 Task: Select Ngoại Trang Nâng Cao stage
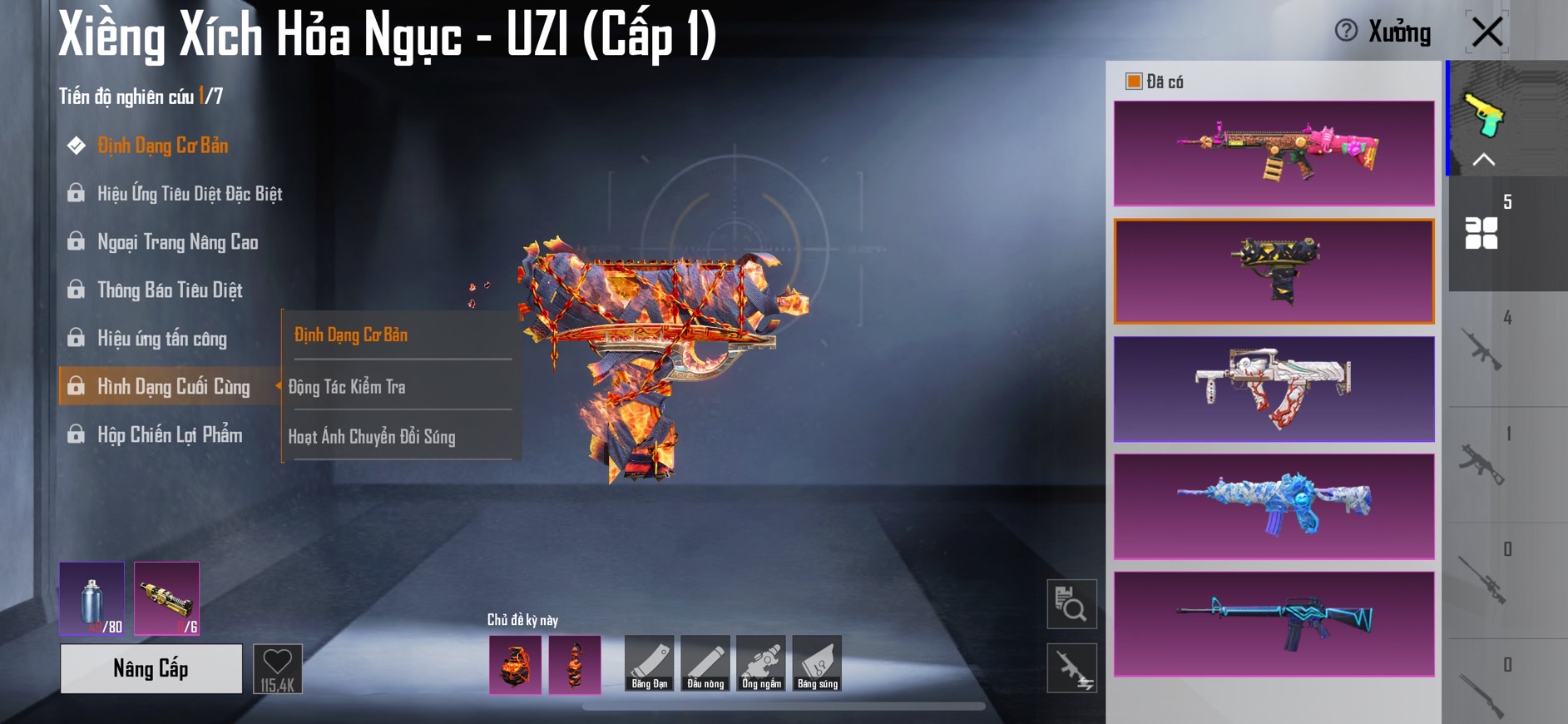pos(177,242)
